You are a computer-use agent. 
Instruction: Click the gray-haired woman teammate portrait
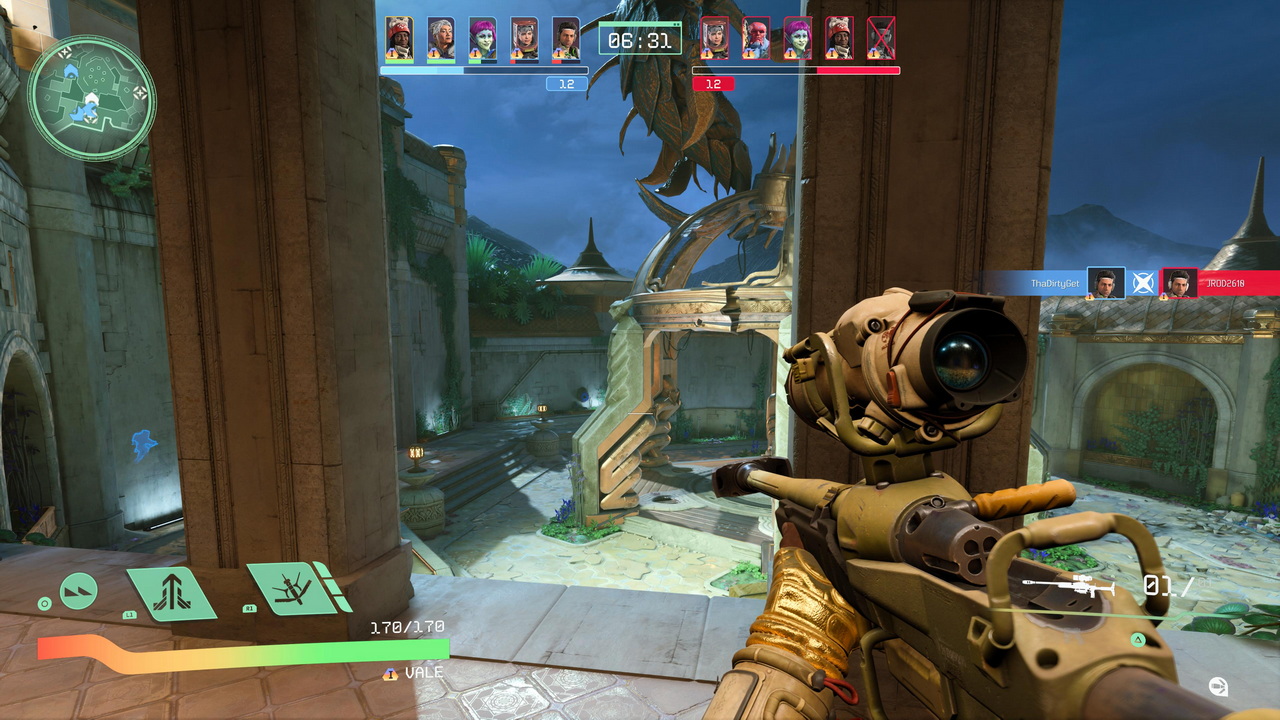coord(441,38)
